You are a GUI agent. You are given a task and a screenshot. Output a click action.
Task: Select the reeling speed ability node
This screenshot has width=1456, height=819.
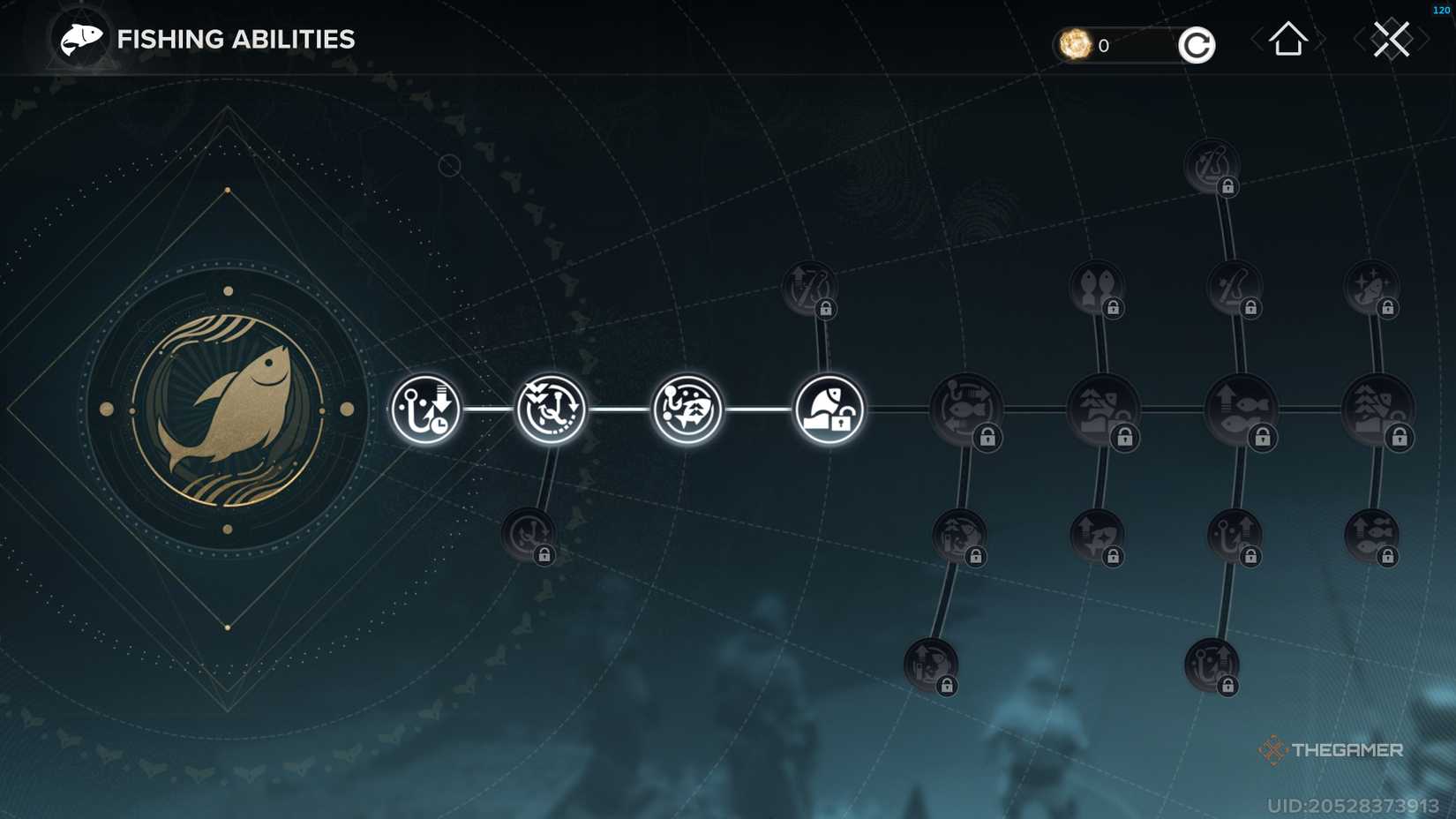(x=552, y=409)
